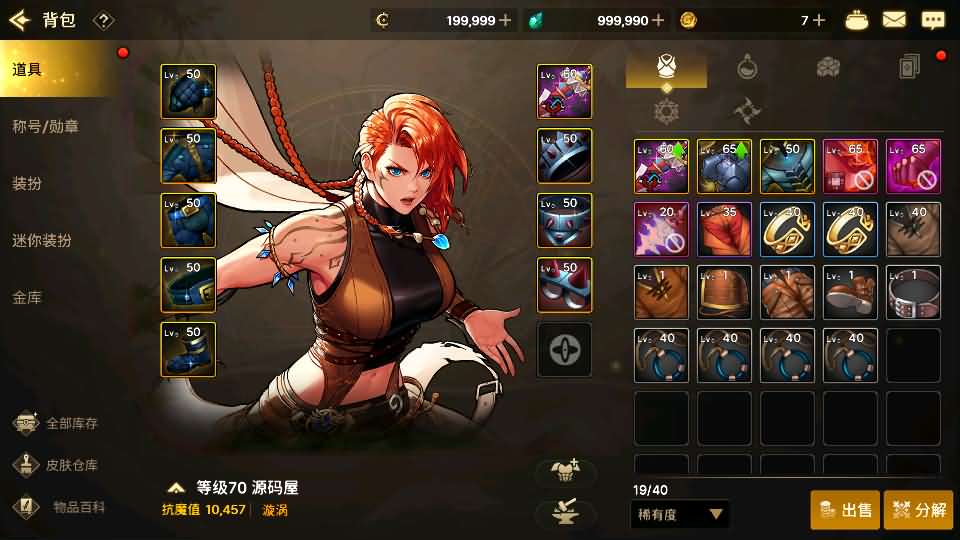
Task: Open the 物品百科 encyclopedia
Action: 58,507
